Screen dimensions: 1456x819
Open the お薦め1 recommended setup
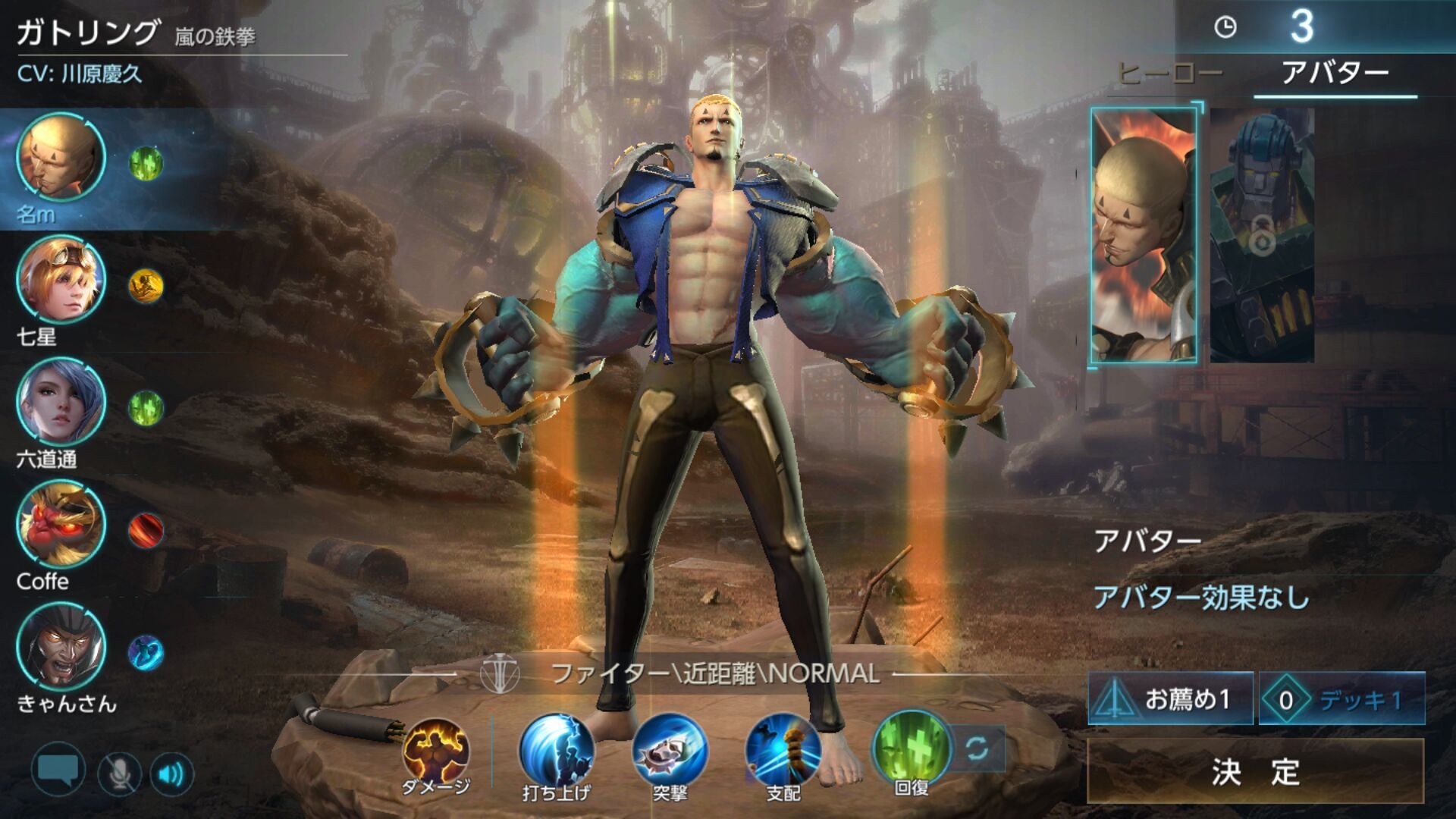click(1170, 698)
